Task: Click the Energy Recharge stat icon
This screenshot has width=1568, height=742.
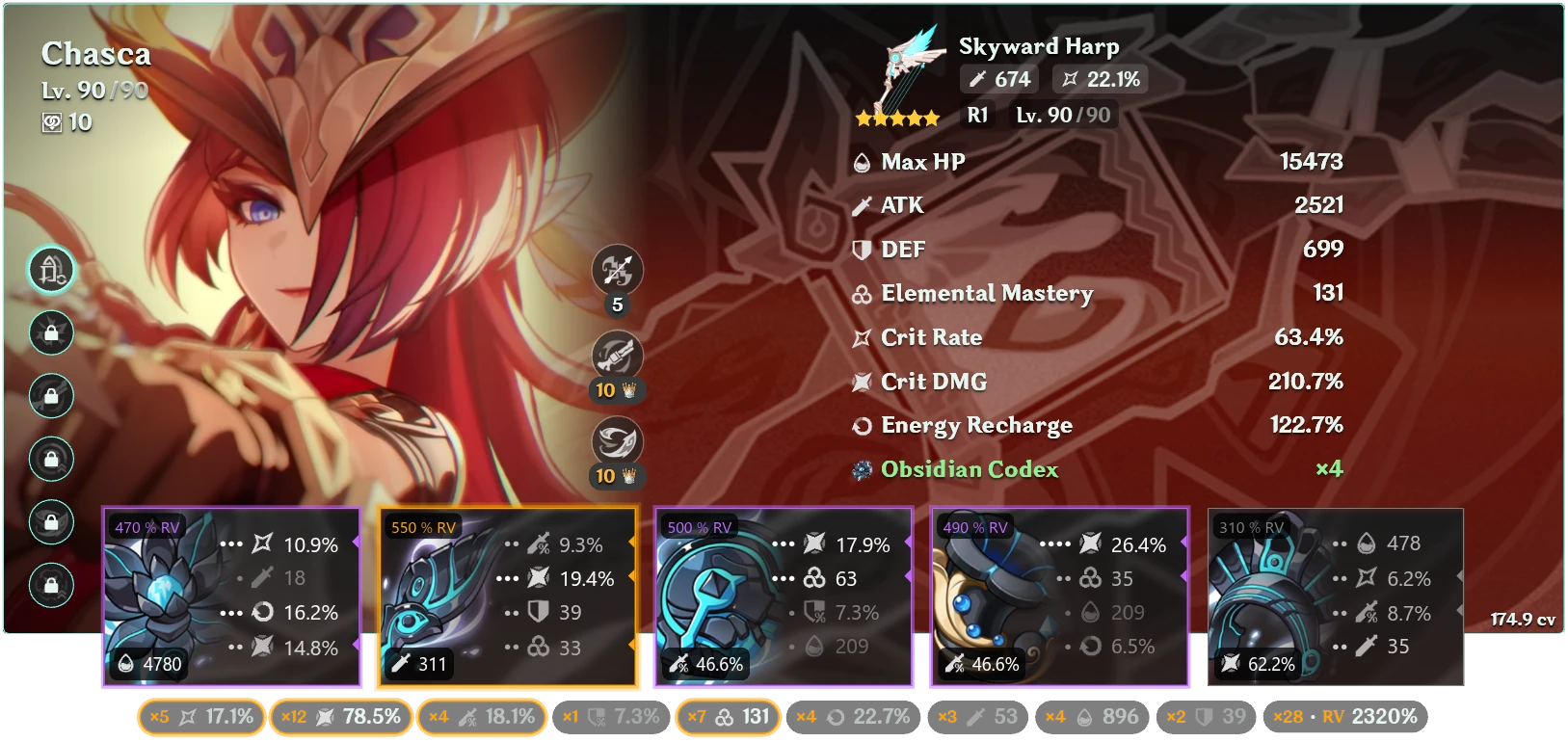Action: click(861, 425)
